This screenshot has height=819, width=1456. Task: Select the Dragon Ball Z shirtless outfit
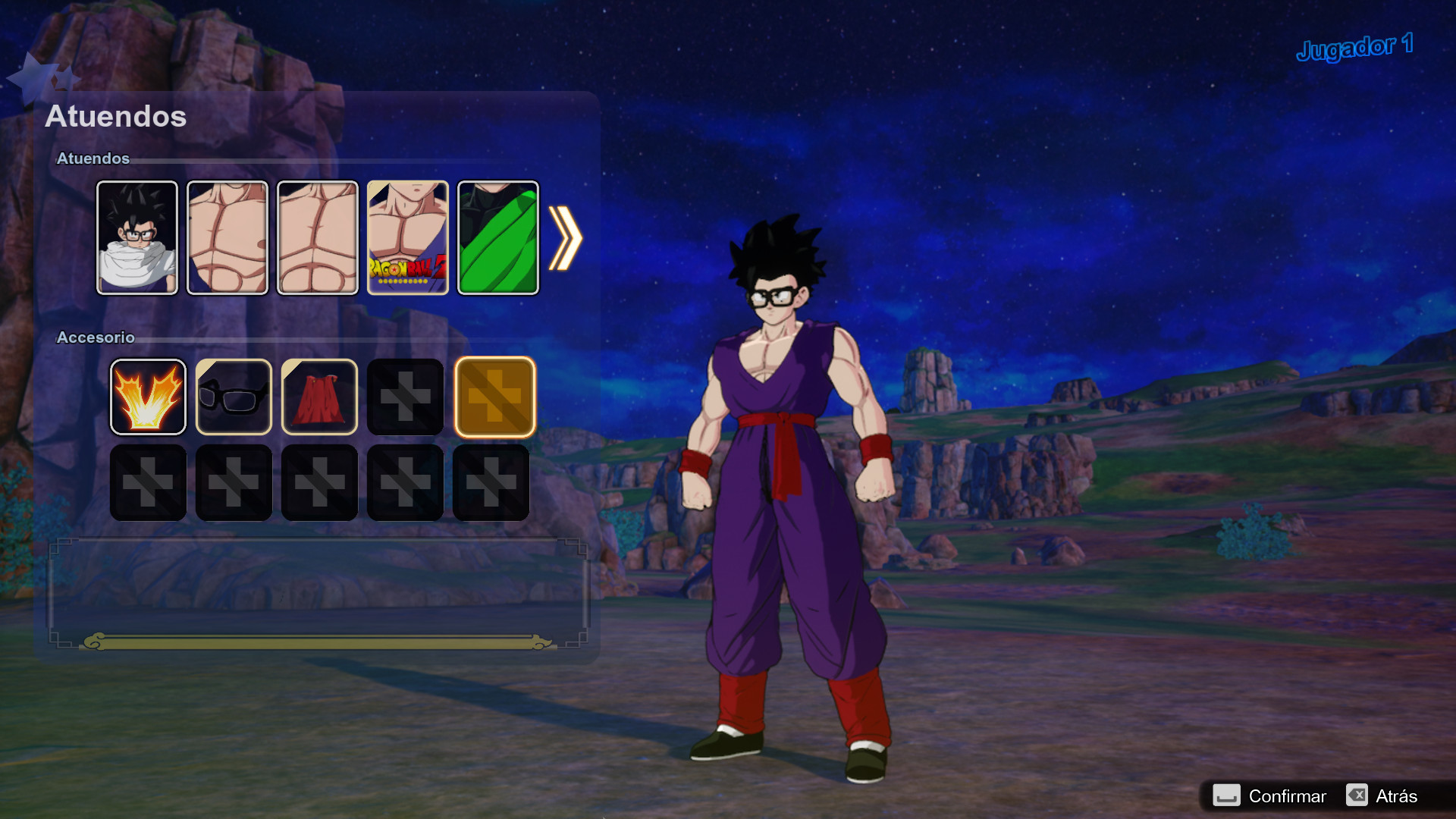[407, 237]
